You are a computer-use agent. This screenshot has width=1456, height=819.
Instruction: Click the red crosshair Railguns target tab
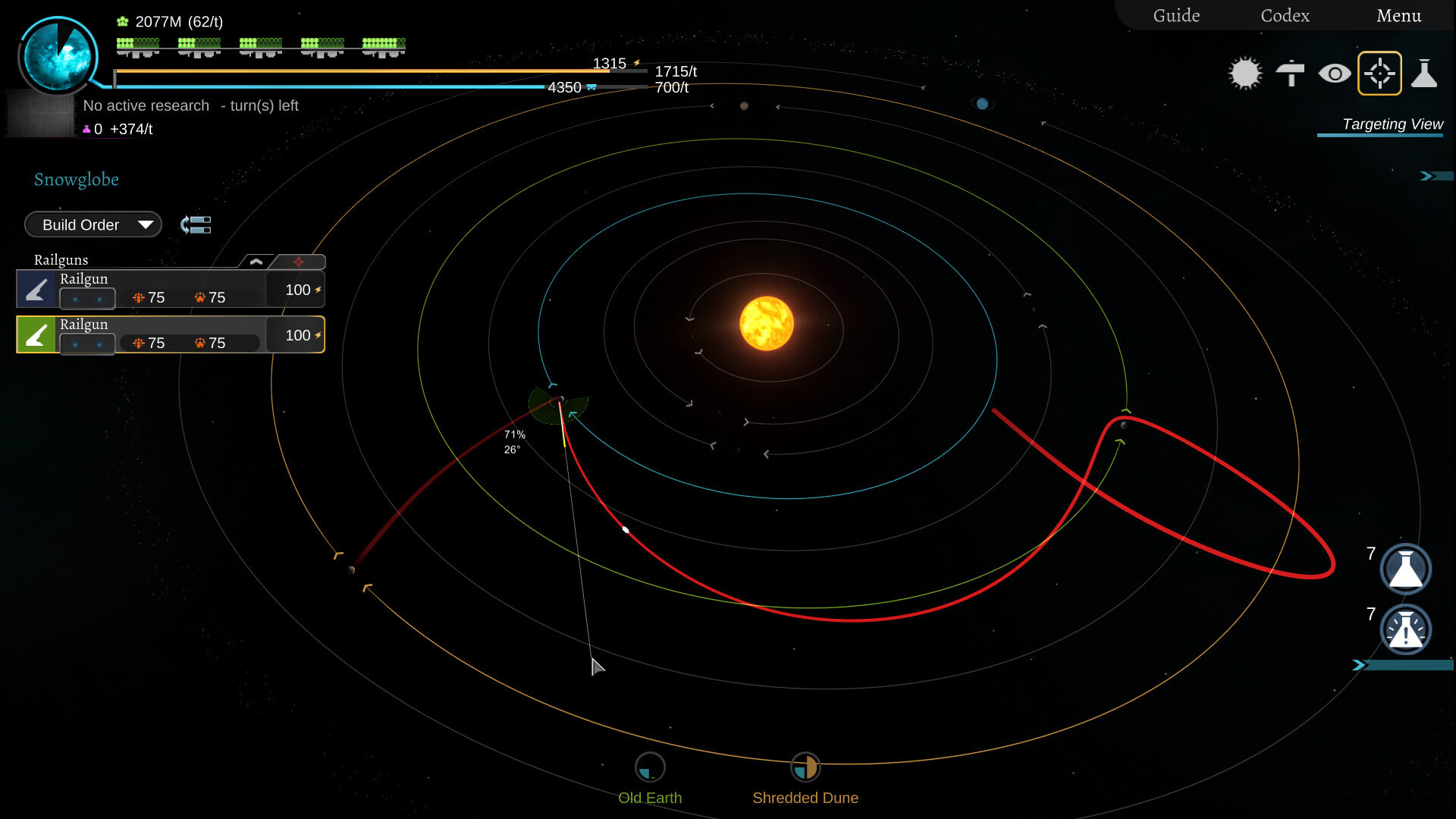(298, 262)
